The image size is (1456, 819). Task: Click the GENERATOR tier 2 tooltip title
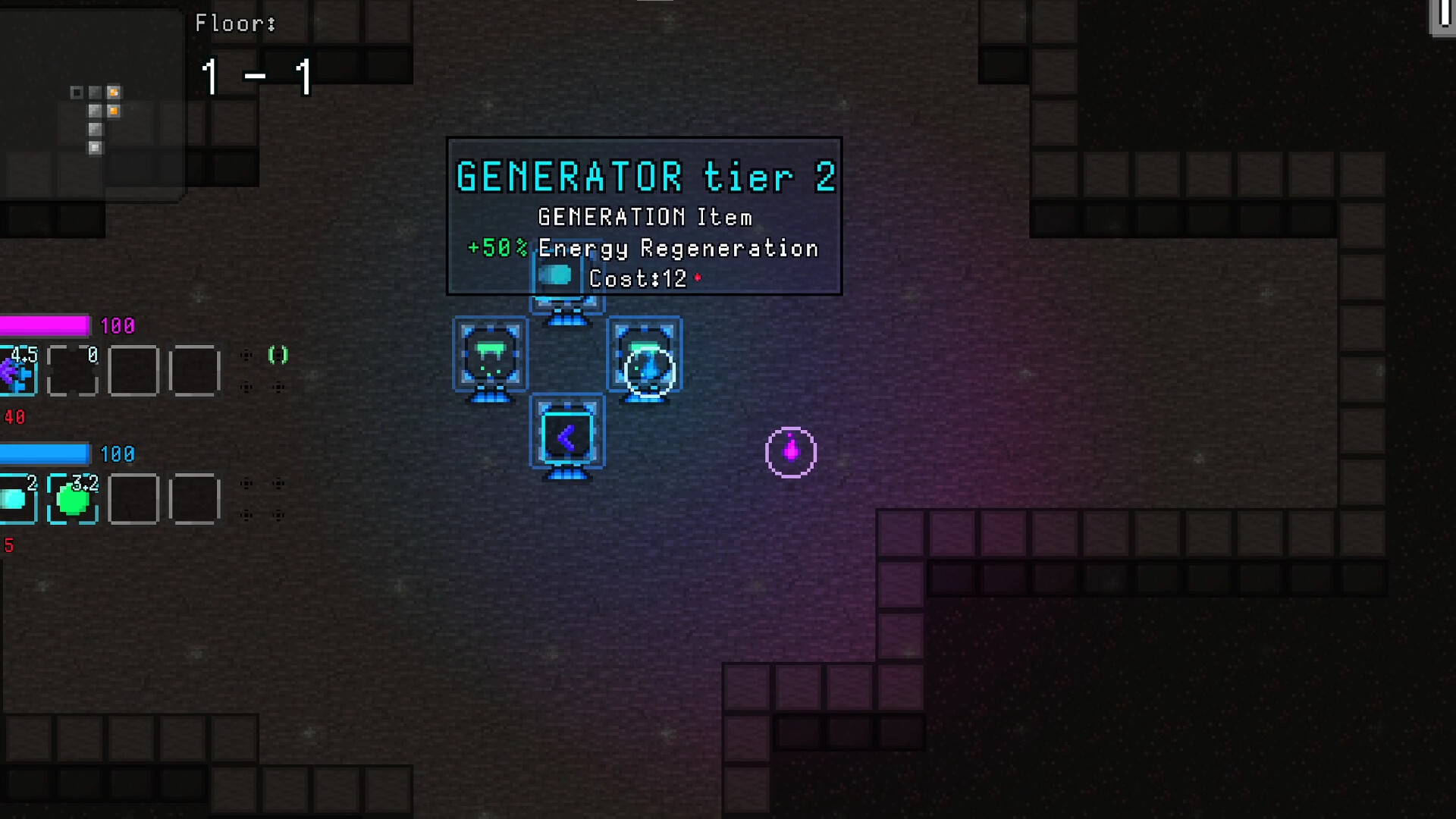(644, 176)
